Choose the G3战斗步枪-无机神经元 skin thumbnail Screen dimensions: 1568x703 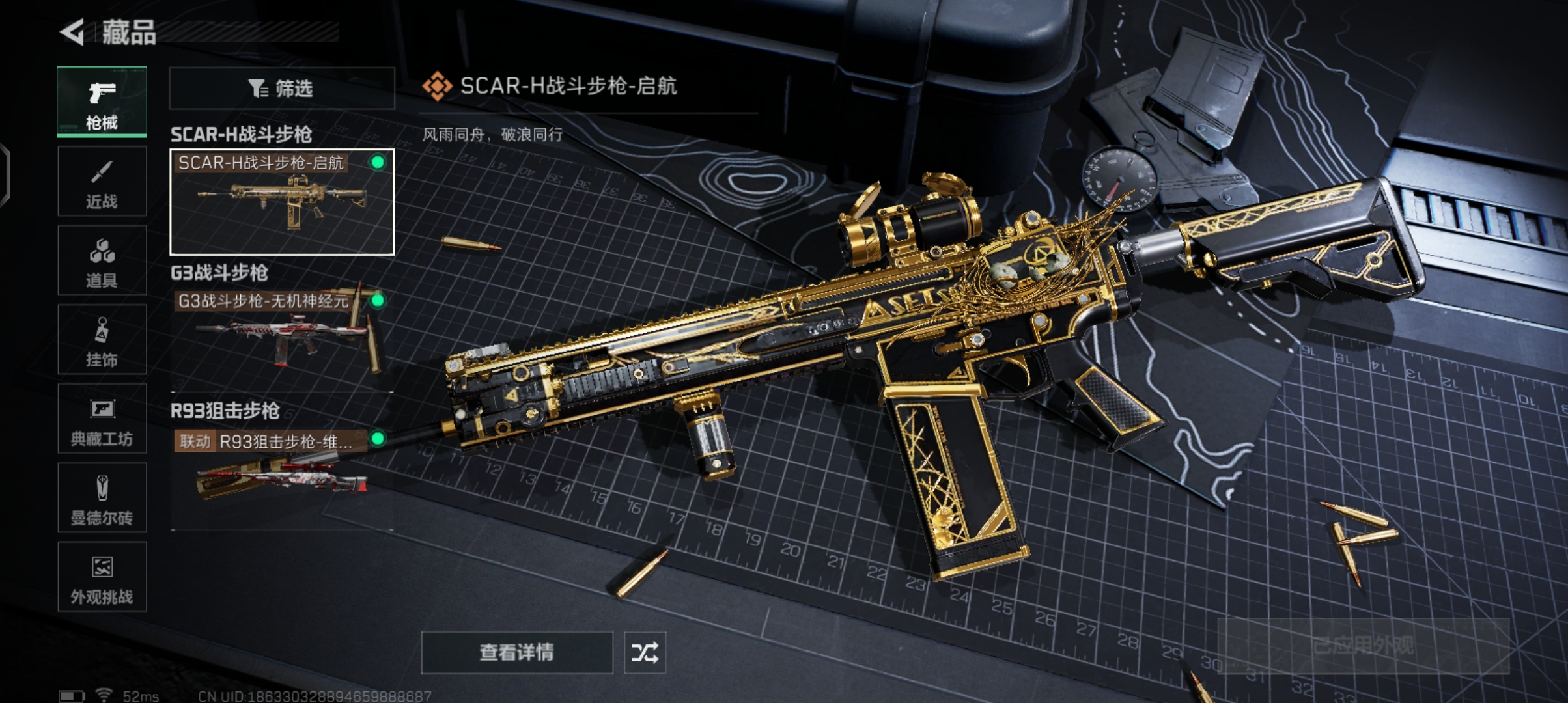coord(281,335)
